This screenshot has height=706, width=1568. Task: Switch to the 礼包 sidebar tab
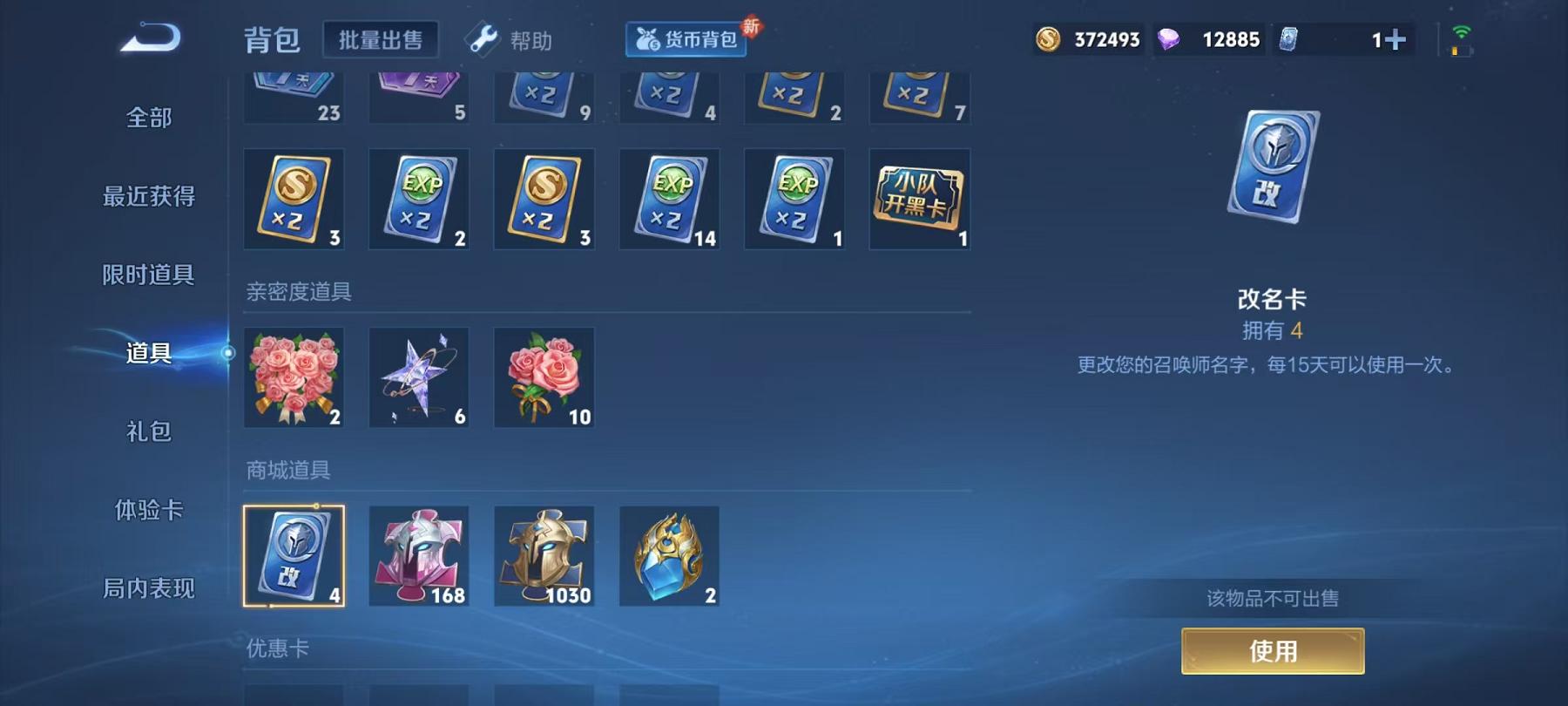[148, 431]
